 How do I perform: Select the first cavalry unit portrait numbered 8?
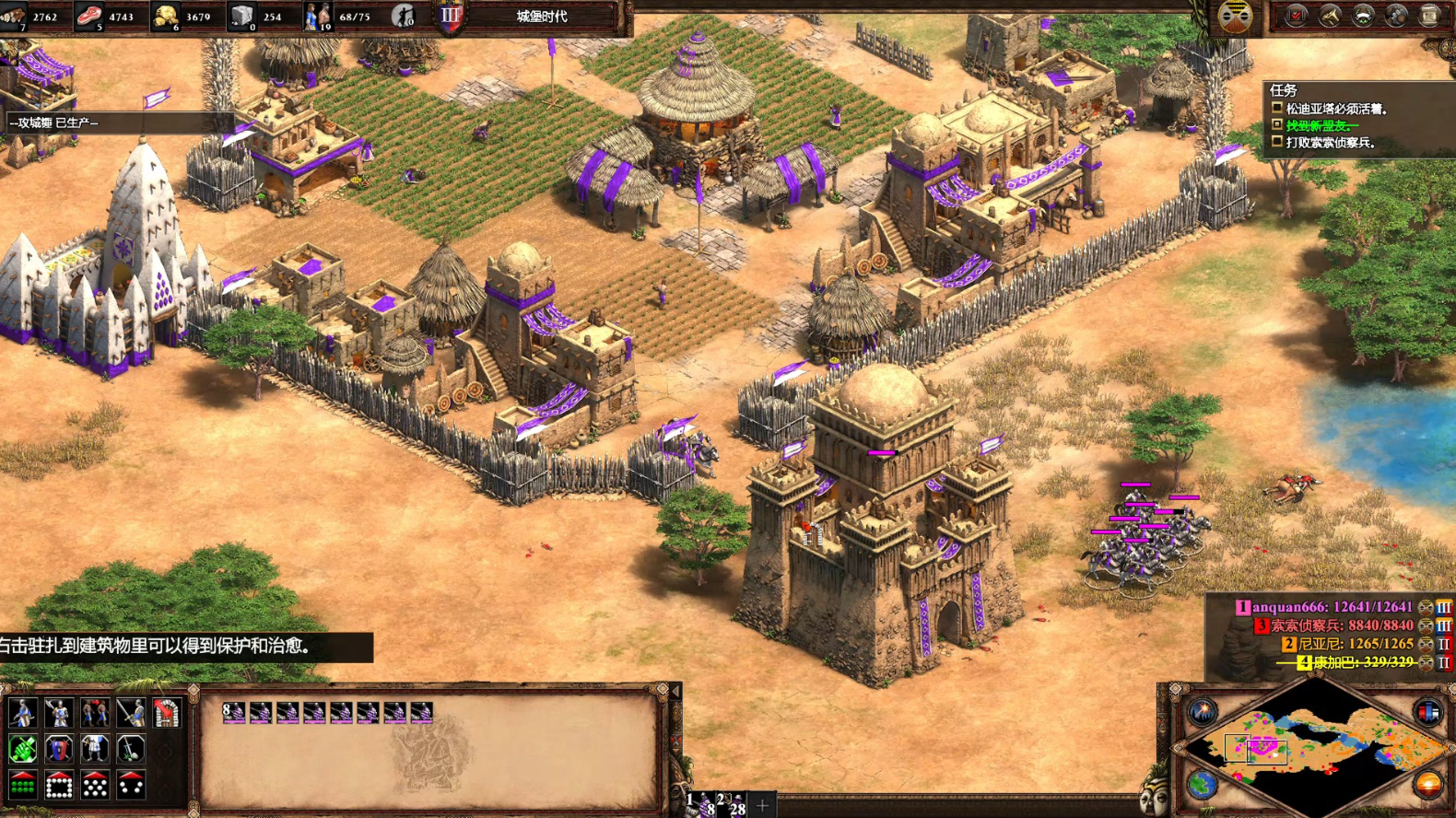[x=234, y=712]
